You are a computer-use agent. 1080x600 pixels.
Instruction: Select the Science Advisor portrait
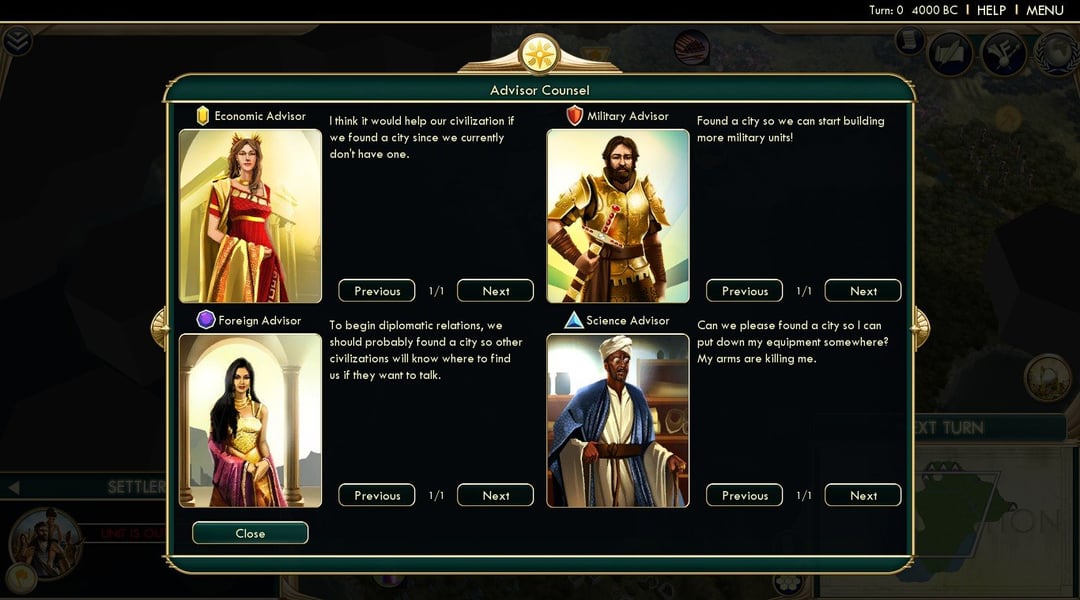point(618,420)
